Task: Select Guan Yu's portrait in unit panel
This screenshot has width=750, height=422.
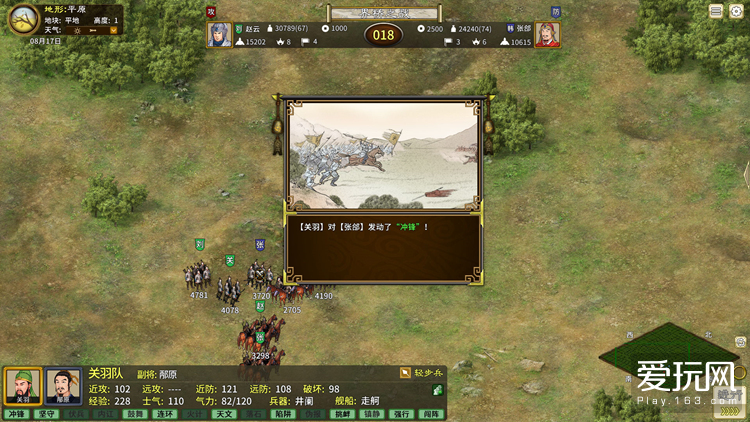Action: coord(22,386)
